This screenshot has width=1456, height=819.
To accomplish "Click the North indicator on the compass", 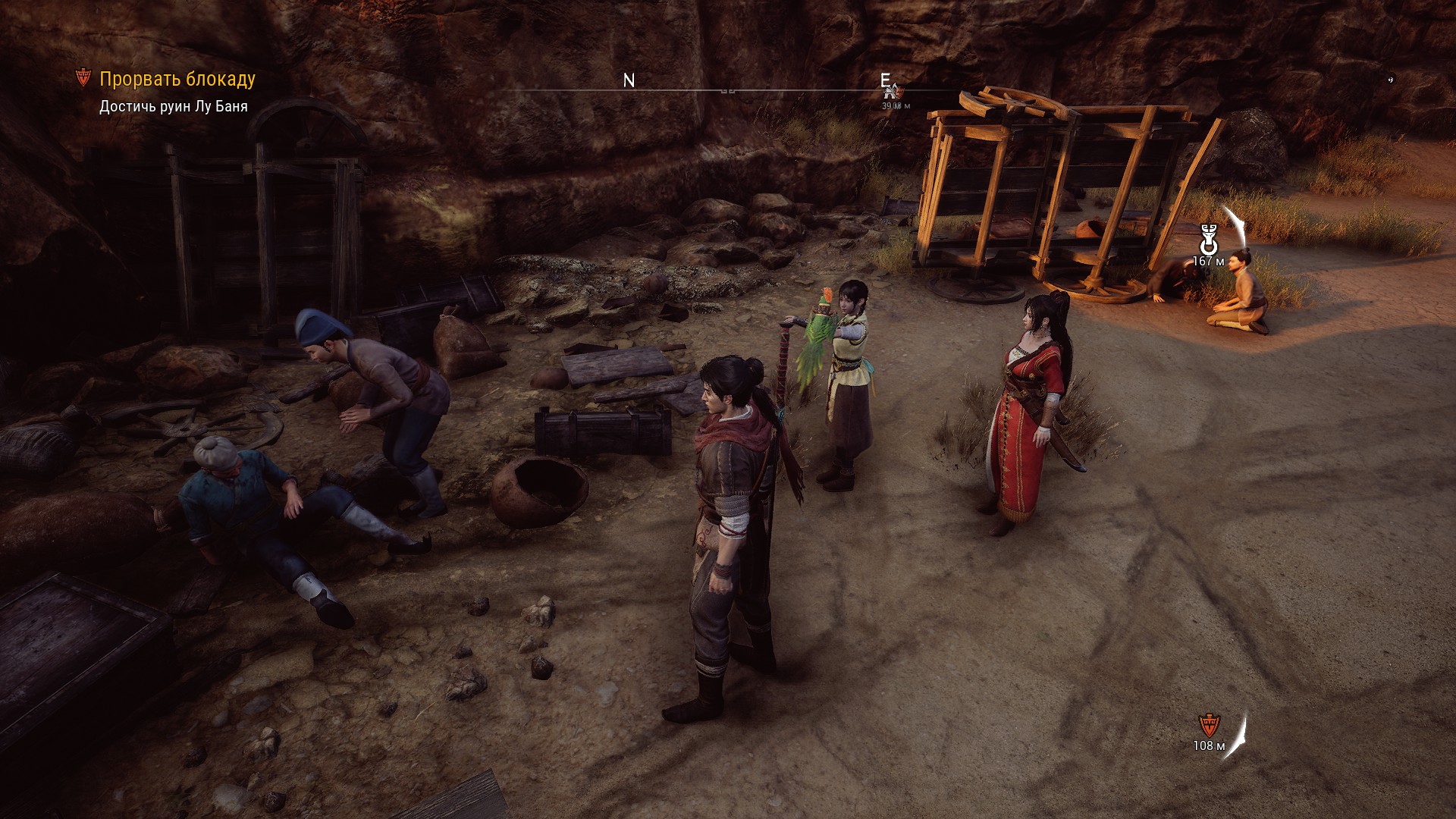I will 629,81.
